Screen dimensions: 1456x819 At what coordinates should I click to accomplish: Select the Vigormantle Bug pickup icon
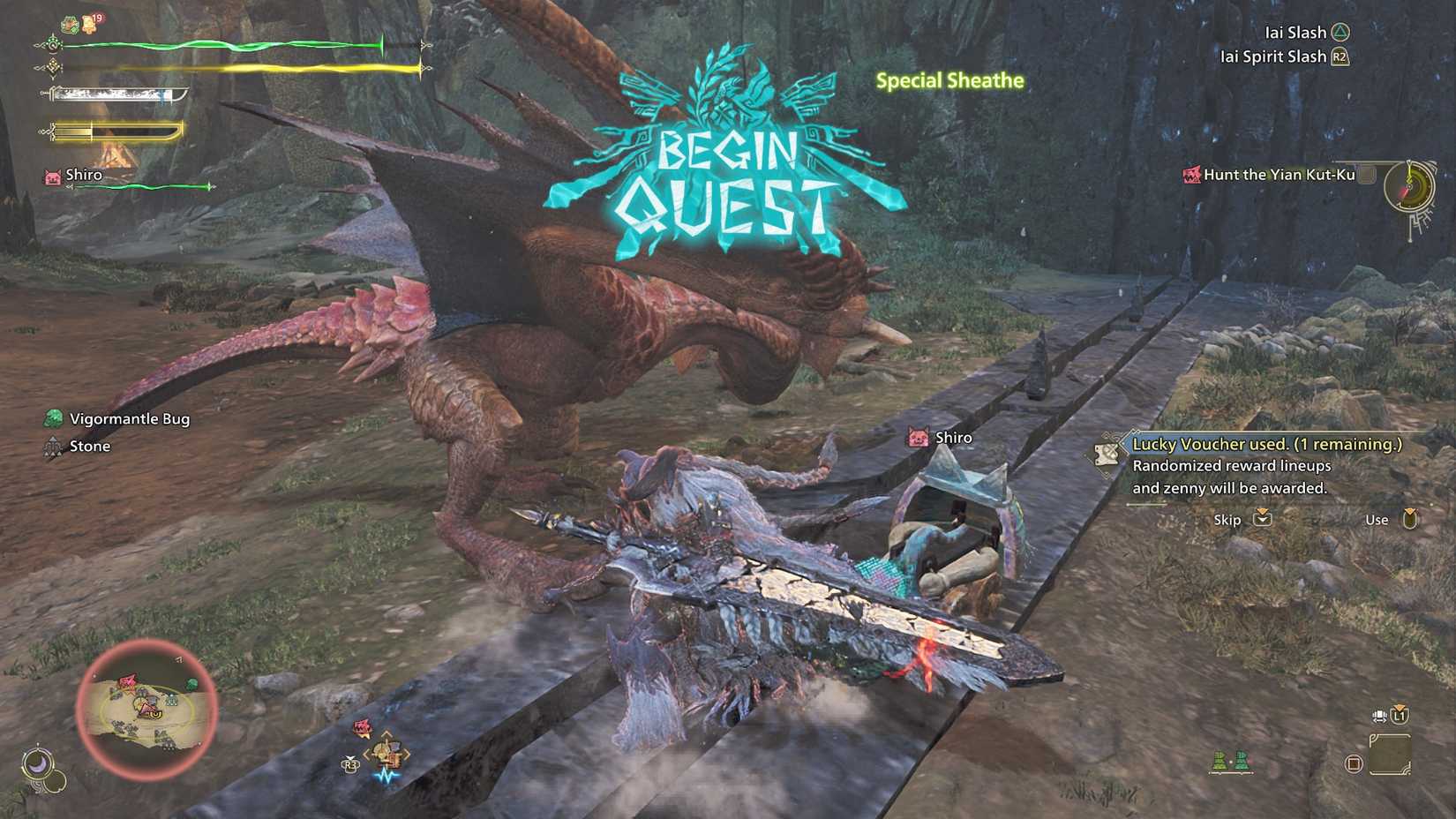(x=53, y=417)
